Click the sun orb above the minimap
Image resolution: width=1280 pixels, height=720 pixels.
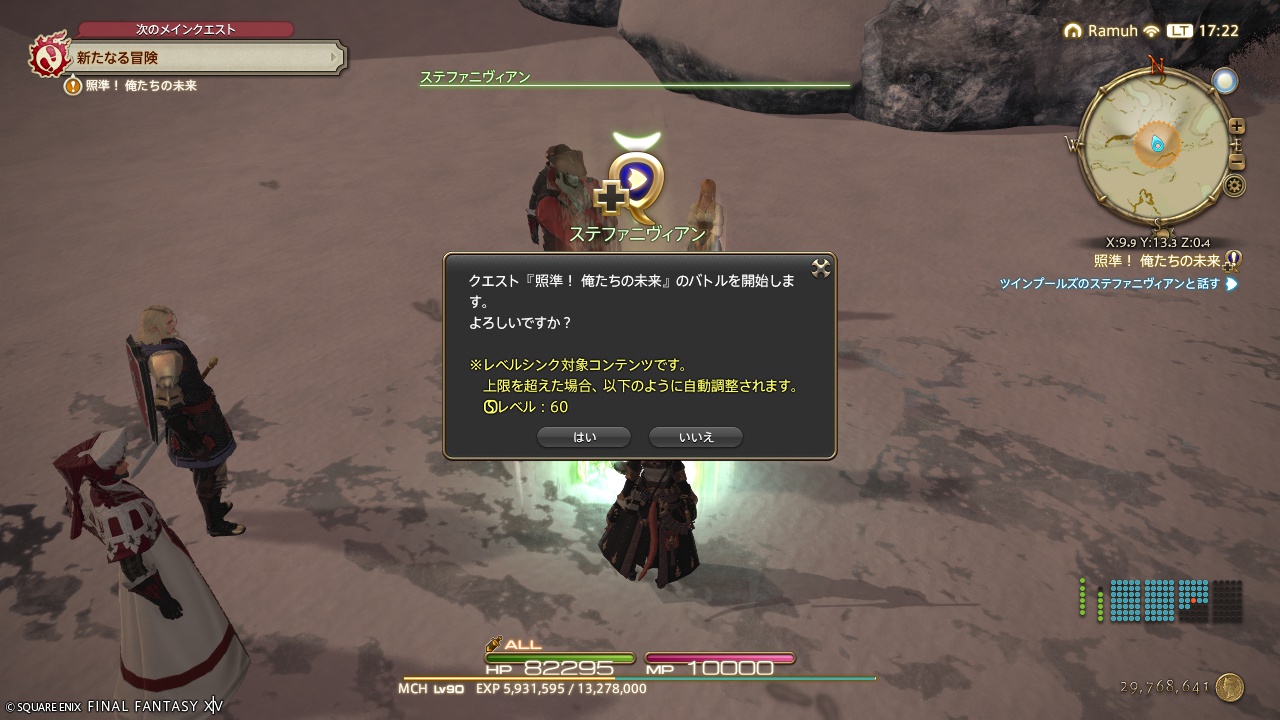coord(1226,80)
